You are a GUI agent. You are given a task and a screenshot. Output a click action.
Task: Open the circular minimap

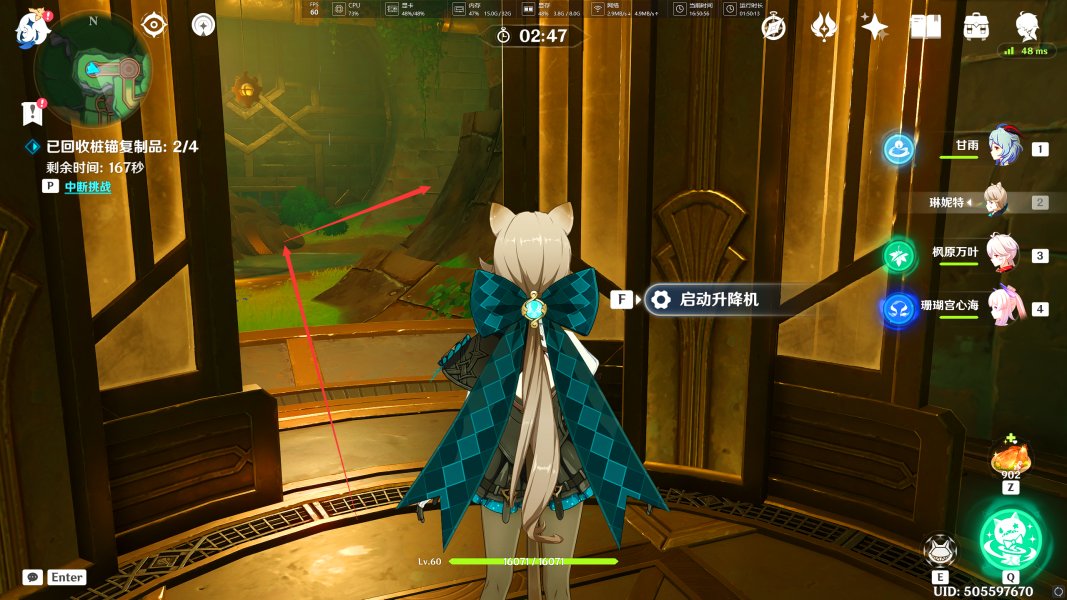tap(93, 69)
